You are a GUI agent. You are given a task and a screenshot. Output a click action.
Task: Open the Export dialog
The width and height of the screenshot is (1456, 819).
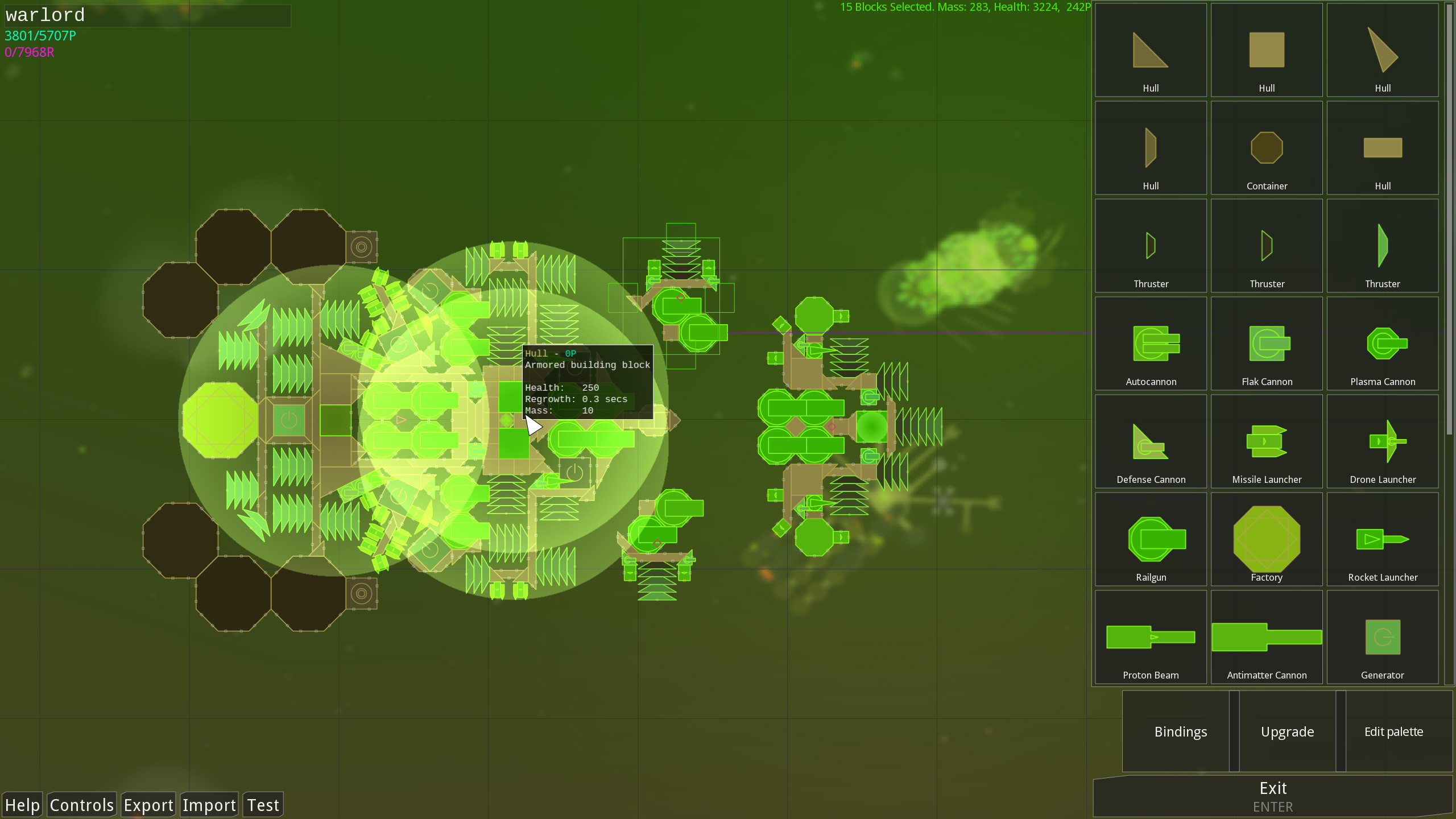point(148,804)
